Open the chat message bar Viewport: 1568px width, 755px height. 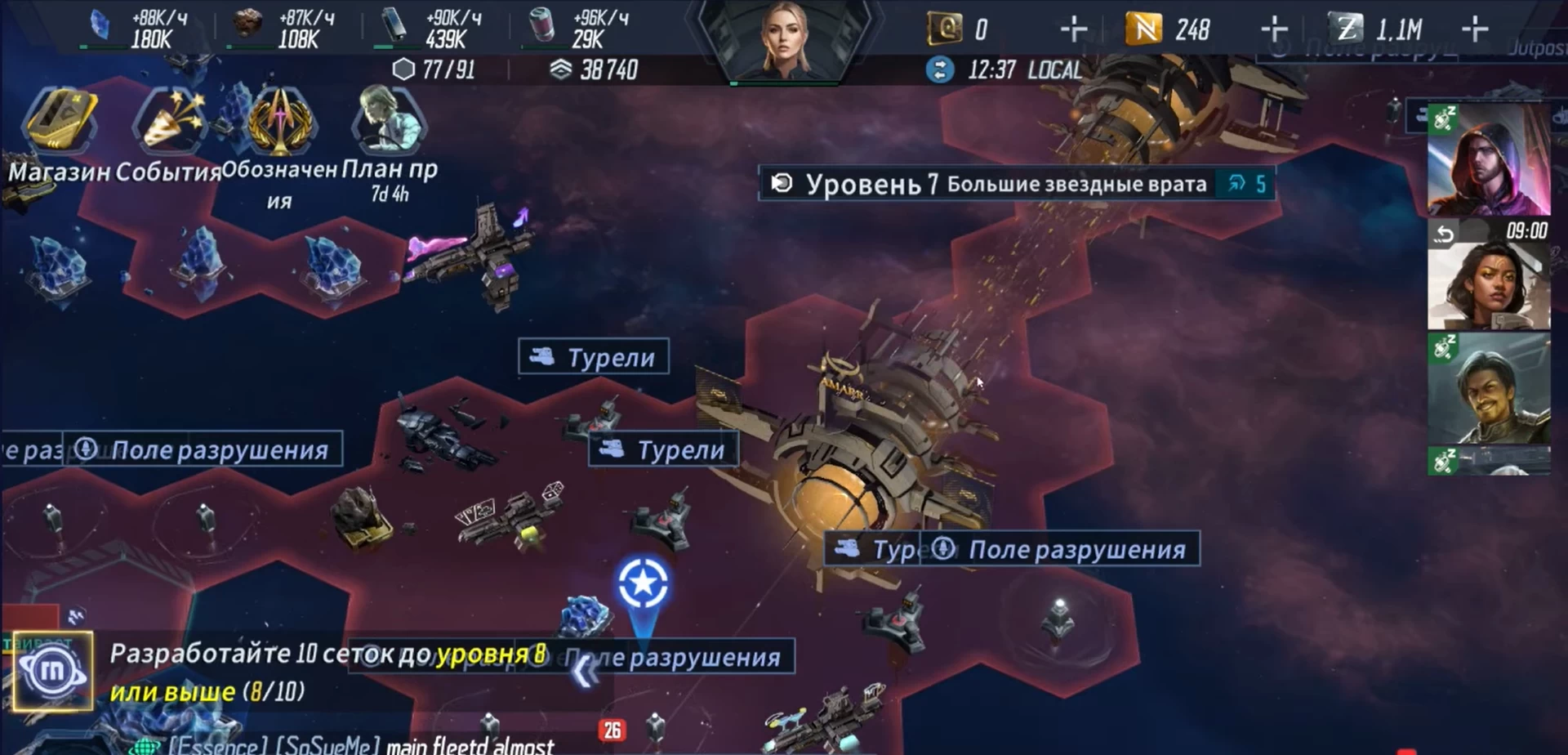(359, 745)
